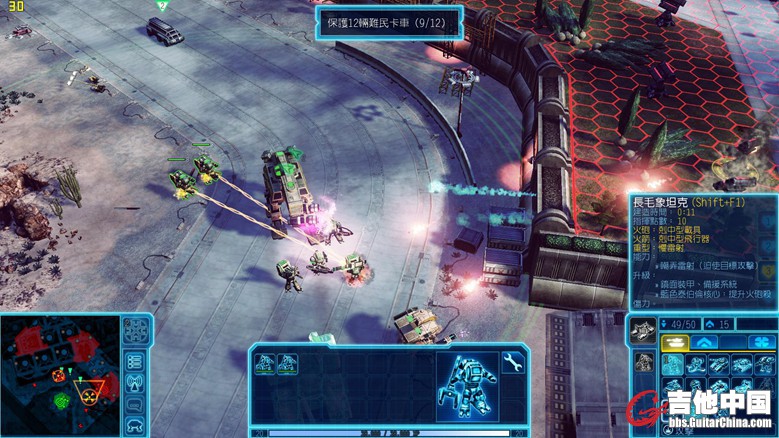
Task: Activate the wrench repair button
Action: [513, 362]
